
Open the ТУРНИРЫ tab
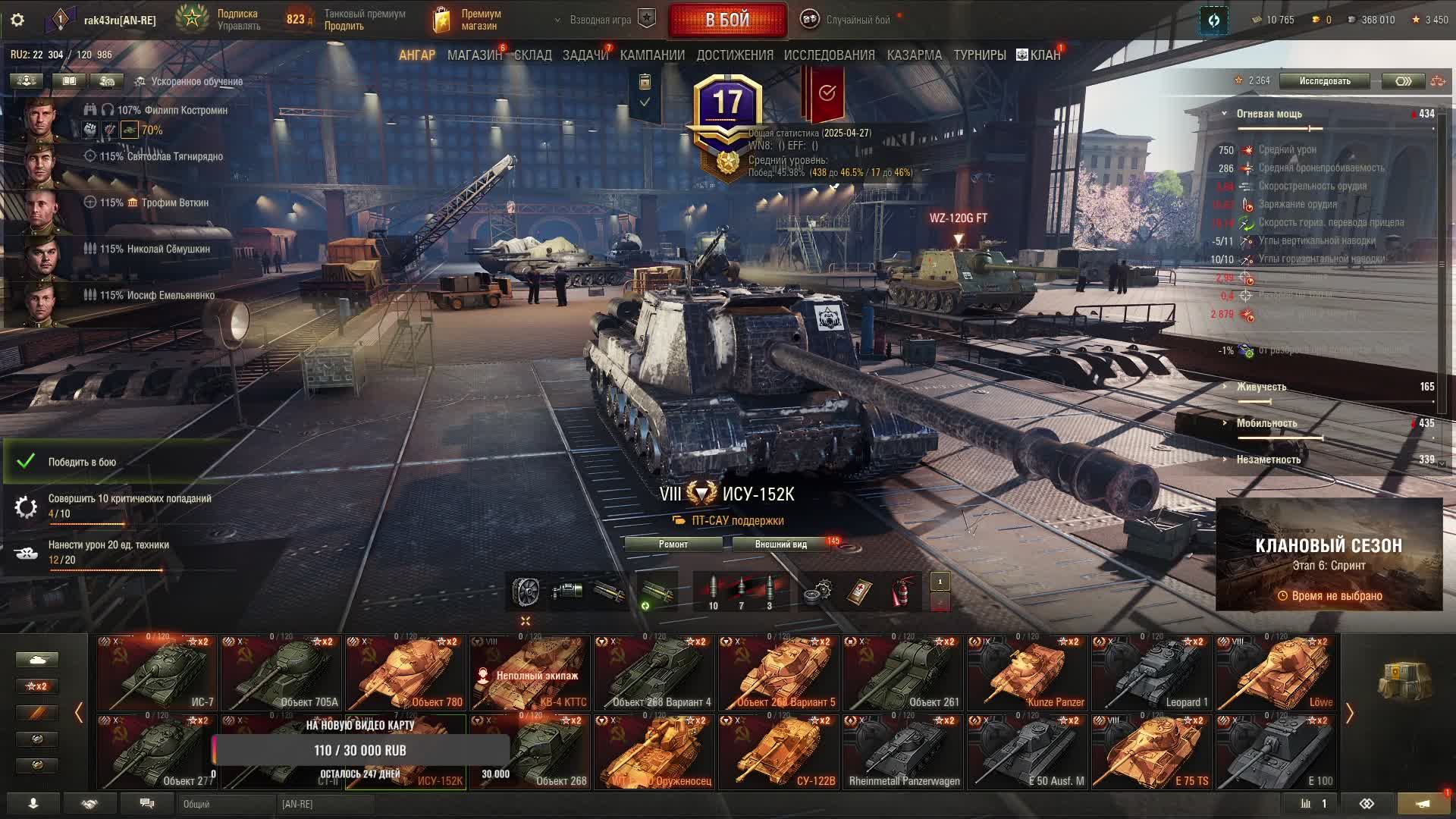click(x=980, y=55)
